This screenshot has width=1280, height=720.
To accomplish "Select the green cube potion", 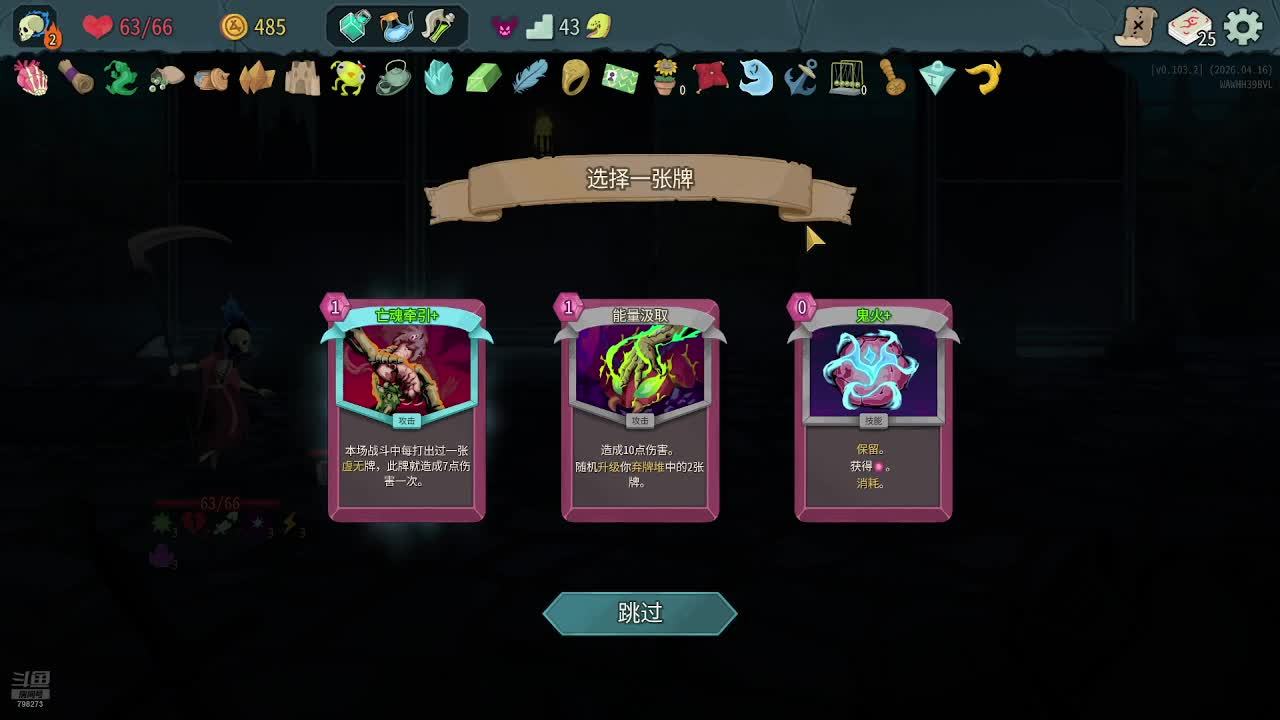I will click(354, 26).
